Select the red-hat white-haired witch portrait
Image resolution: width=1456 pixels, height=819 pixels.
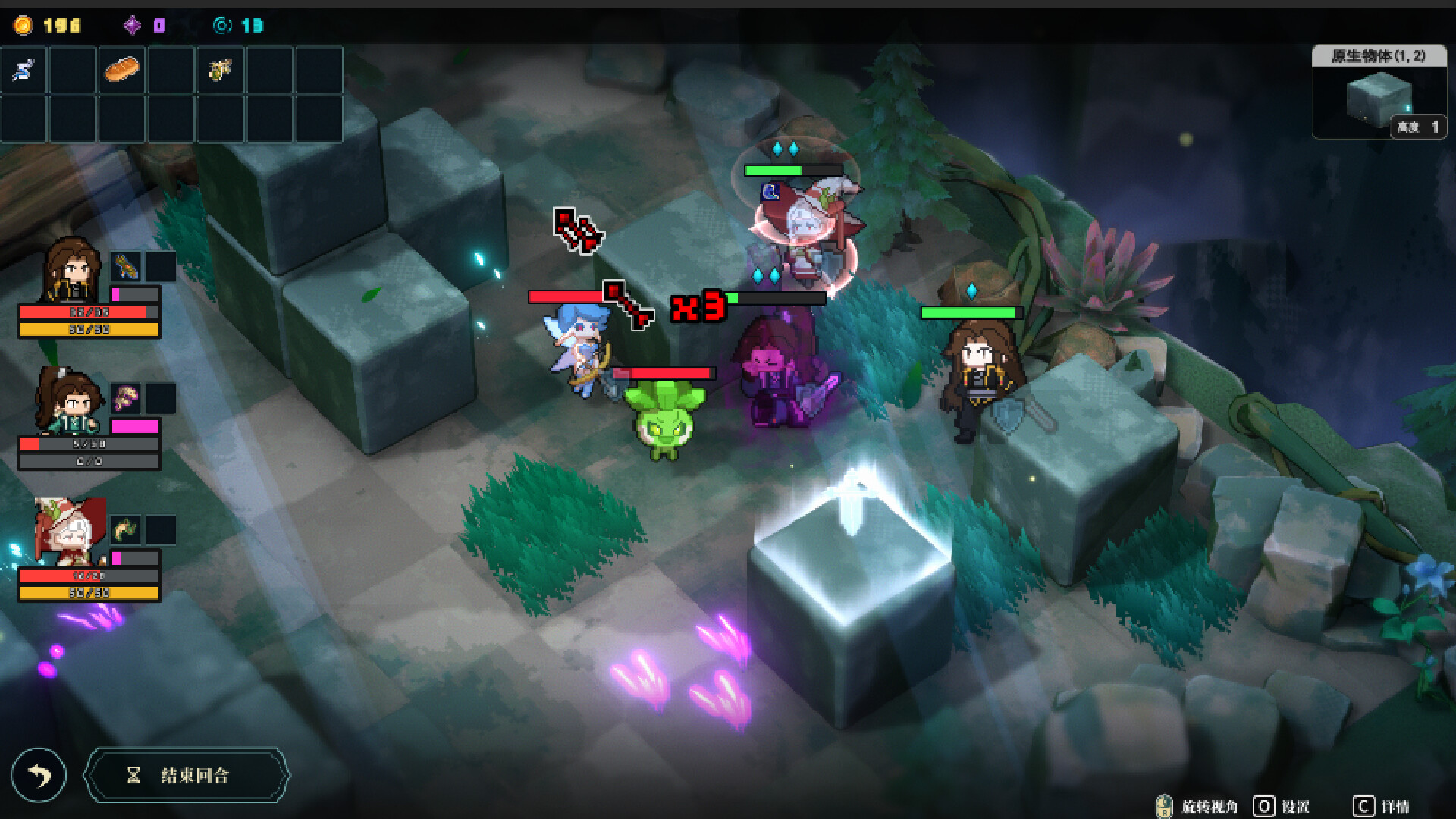pos(68,532)
